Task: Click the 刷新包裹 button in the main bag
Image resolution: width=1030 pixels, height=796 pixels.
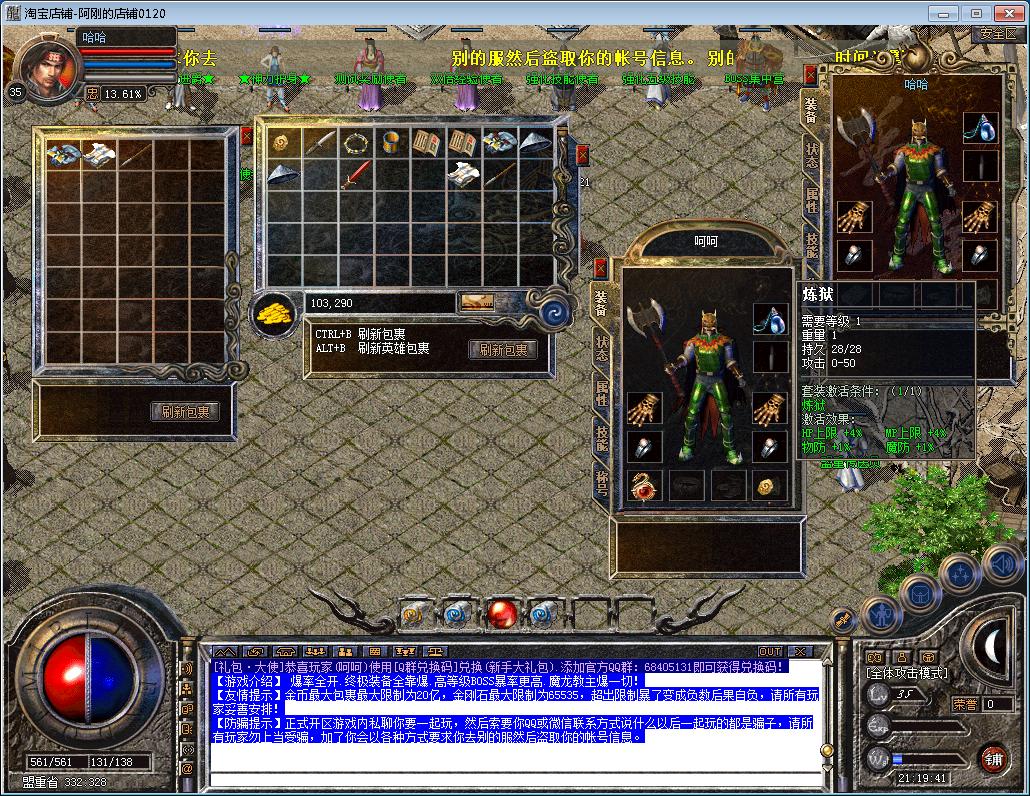Action: 503,350
